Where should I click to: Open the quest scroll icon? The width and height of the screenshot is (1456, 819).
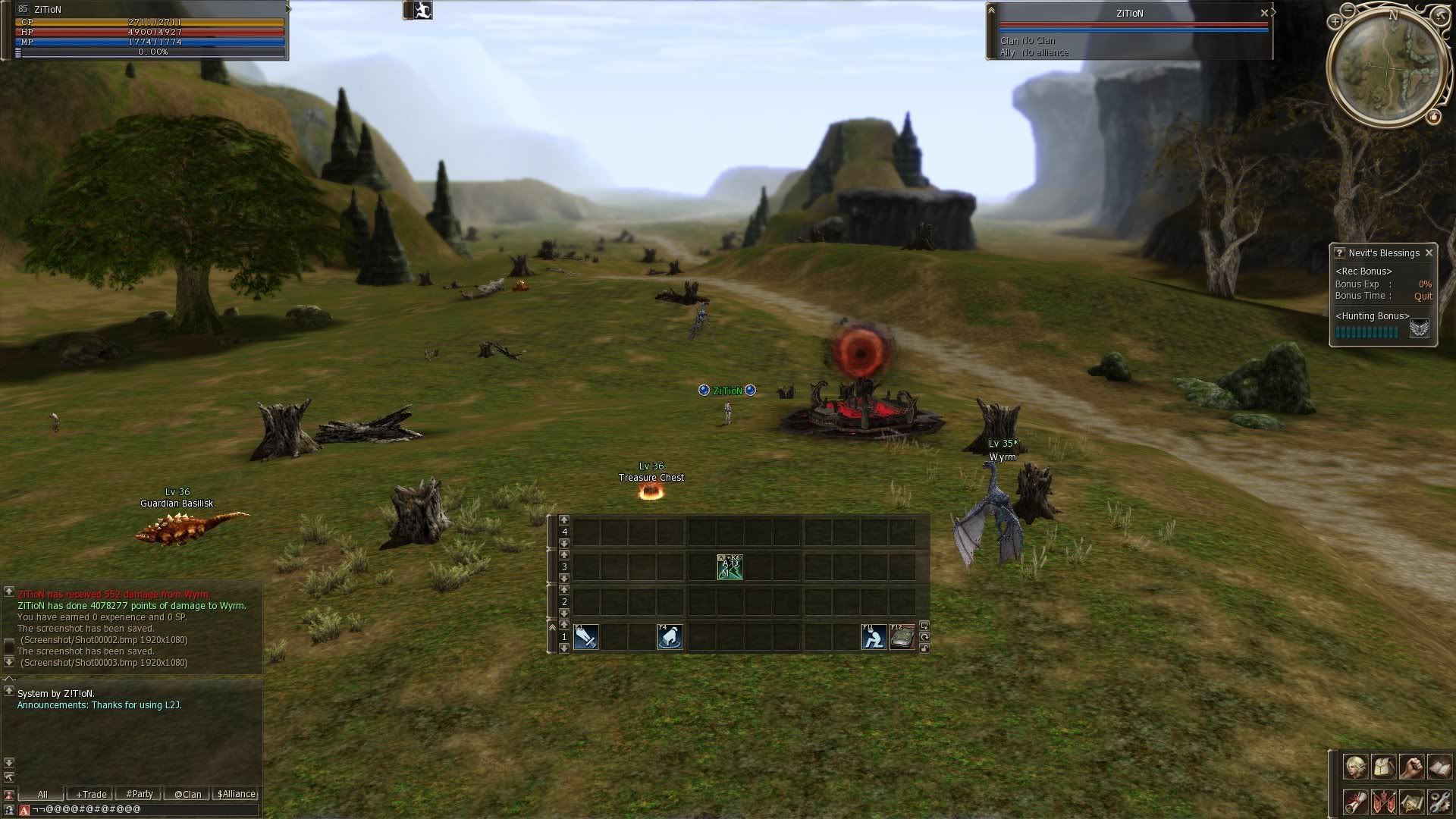pyautogui.click(x=1355, y=802)
